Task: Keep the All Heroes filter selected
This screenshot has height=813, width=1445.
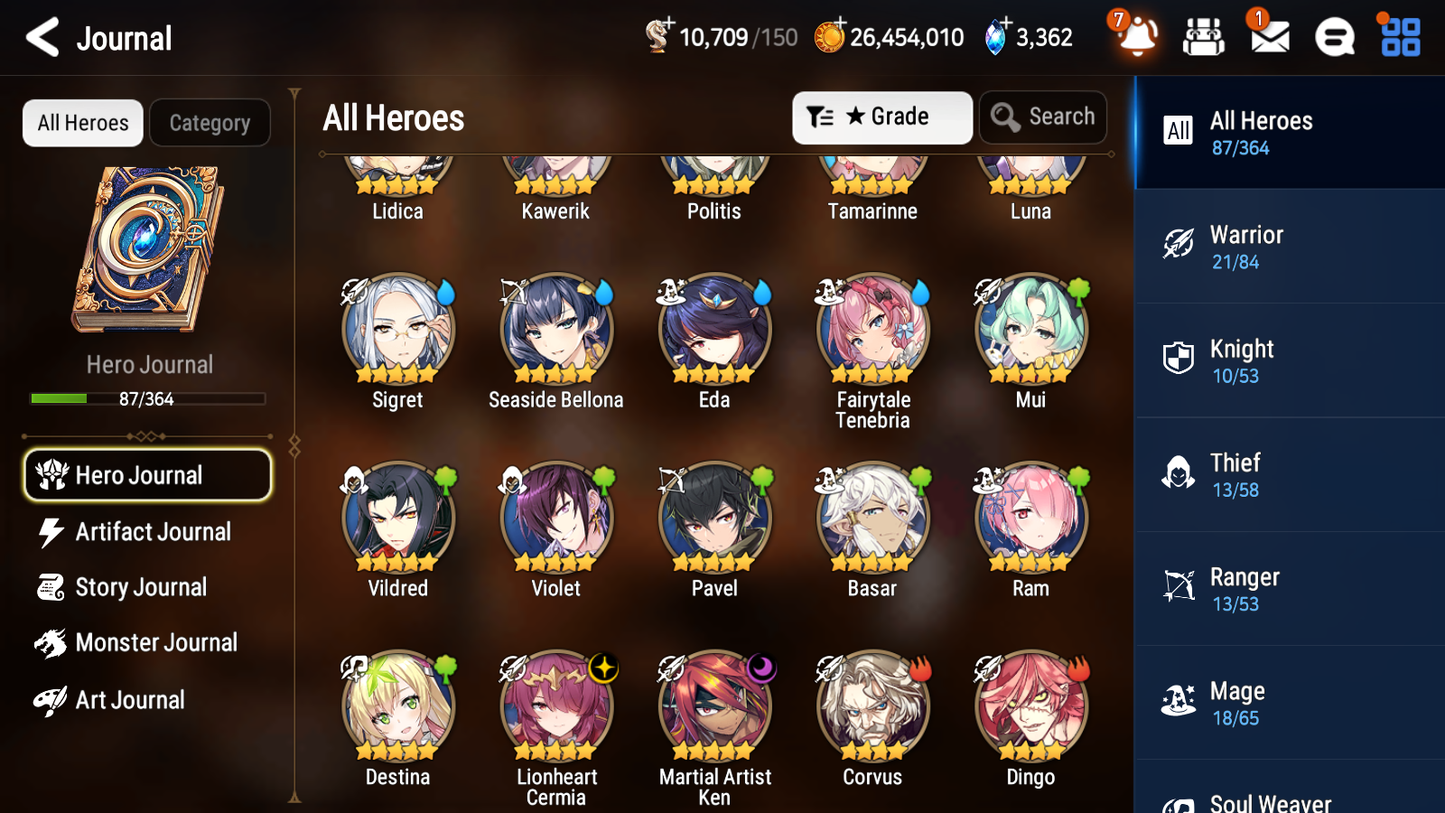Action: click(x=82, y=122)
